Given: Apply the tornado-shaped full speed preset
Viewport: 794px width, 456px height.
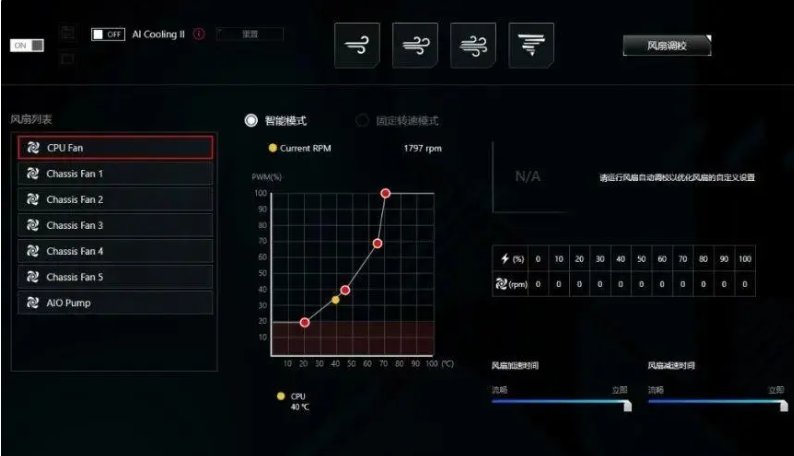Looking at the screenshot, I should [x=532, y=45].
